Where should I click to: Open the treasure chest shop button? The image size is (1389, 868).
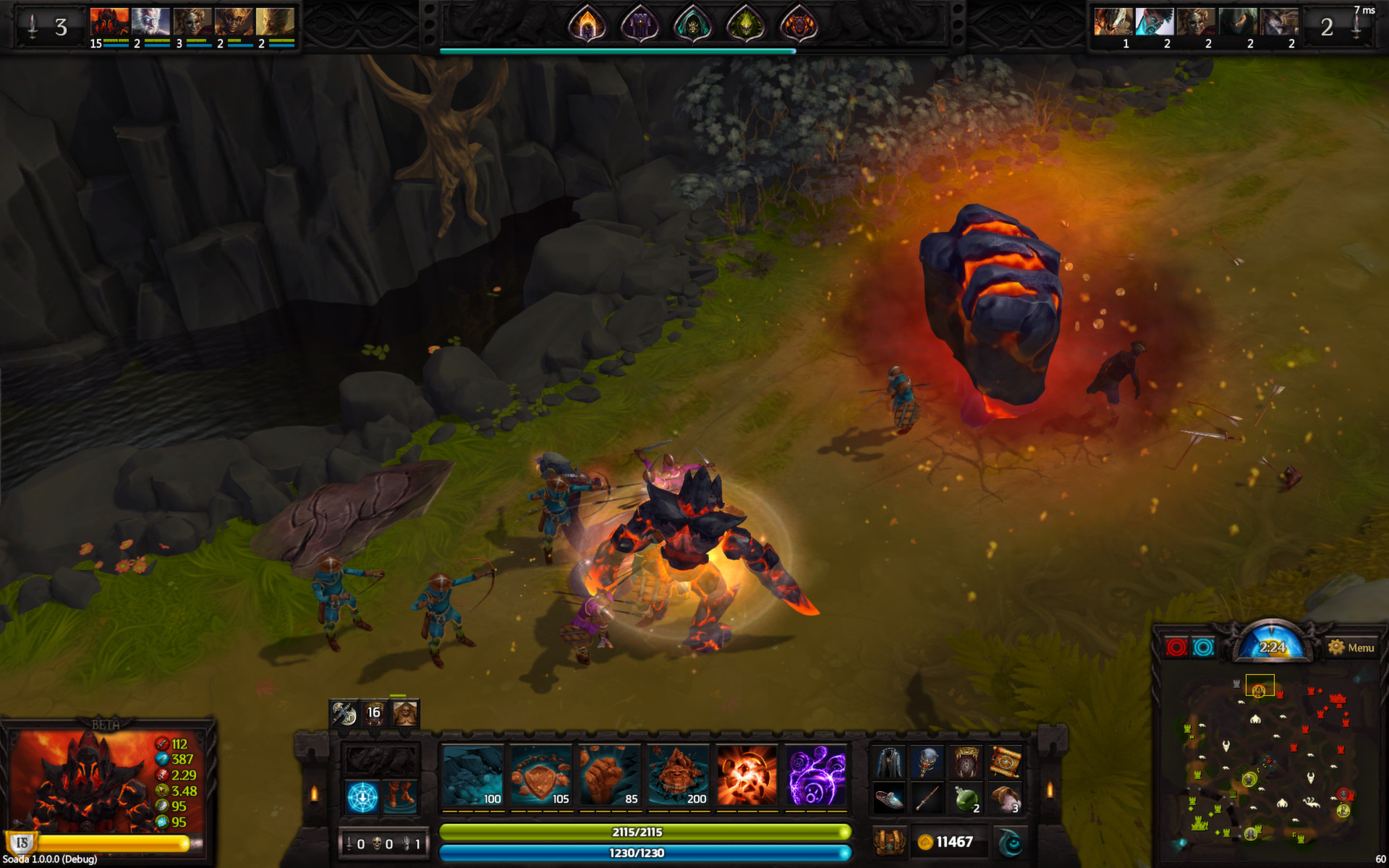[889, 842]
